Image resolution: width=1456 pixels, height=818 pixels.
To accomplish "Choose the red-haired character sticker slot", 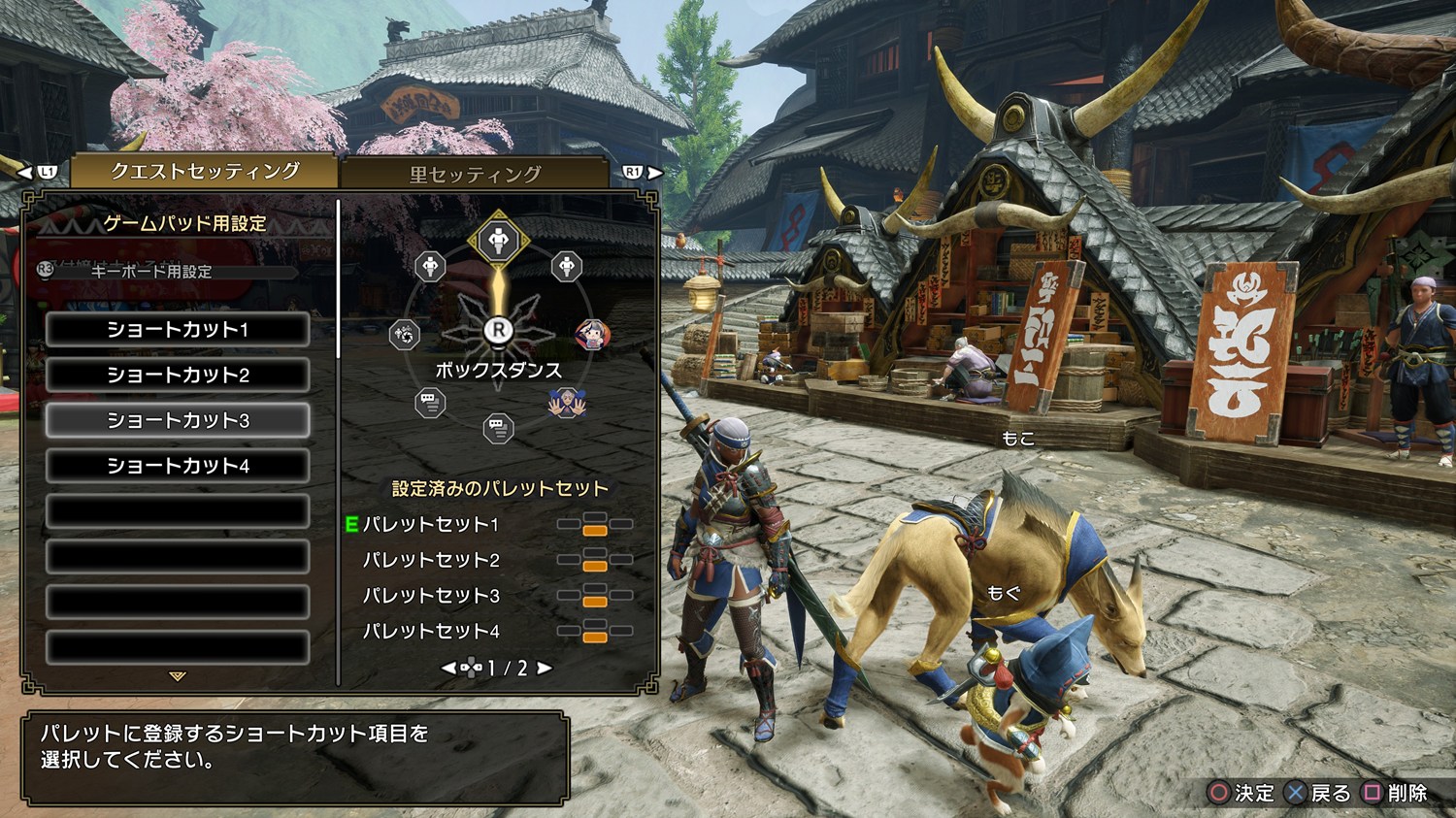I will pyautogui.click(x=591, y=336).
